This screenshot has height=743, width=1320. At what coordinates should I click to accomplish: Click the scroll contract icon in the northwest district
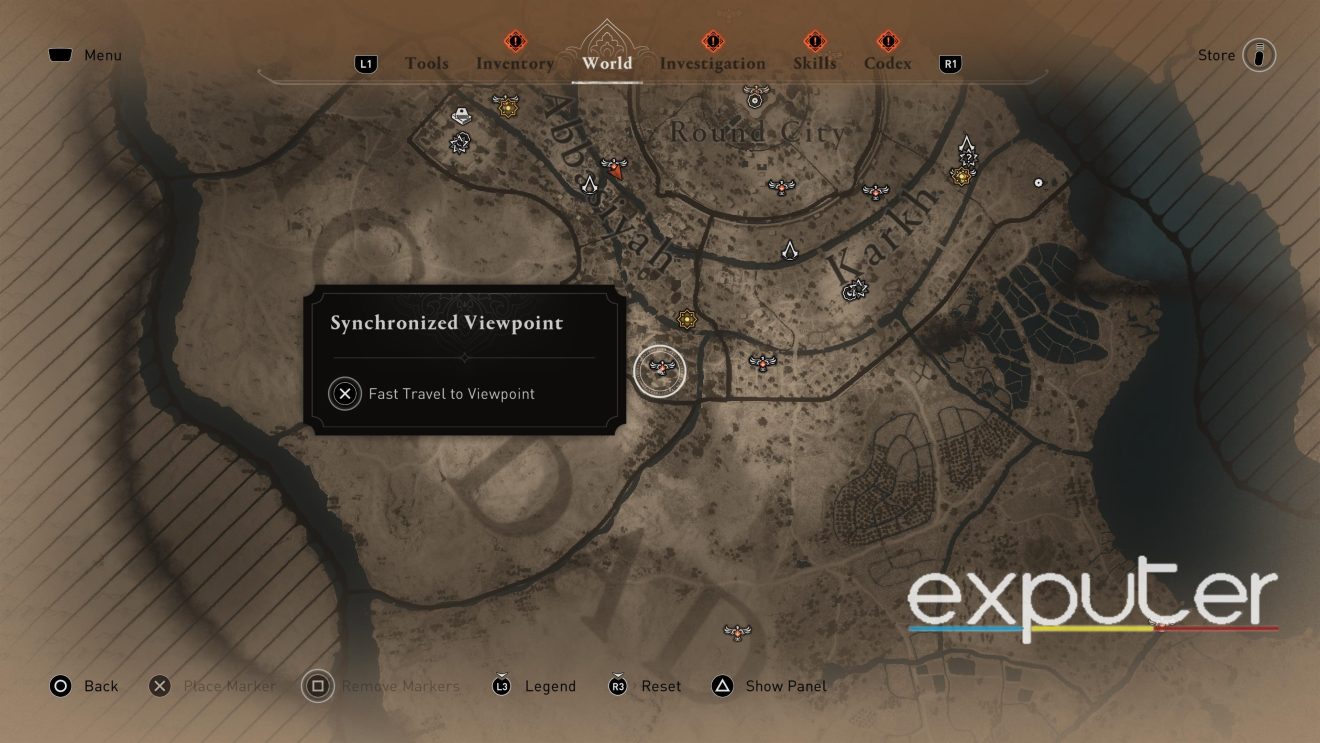pyautogui.click(x=462, y=116)
